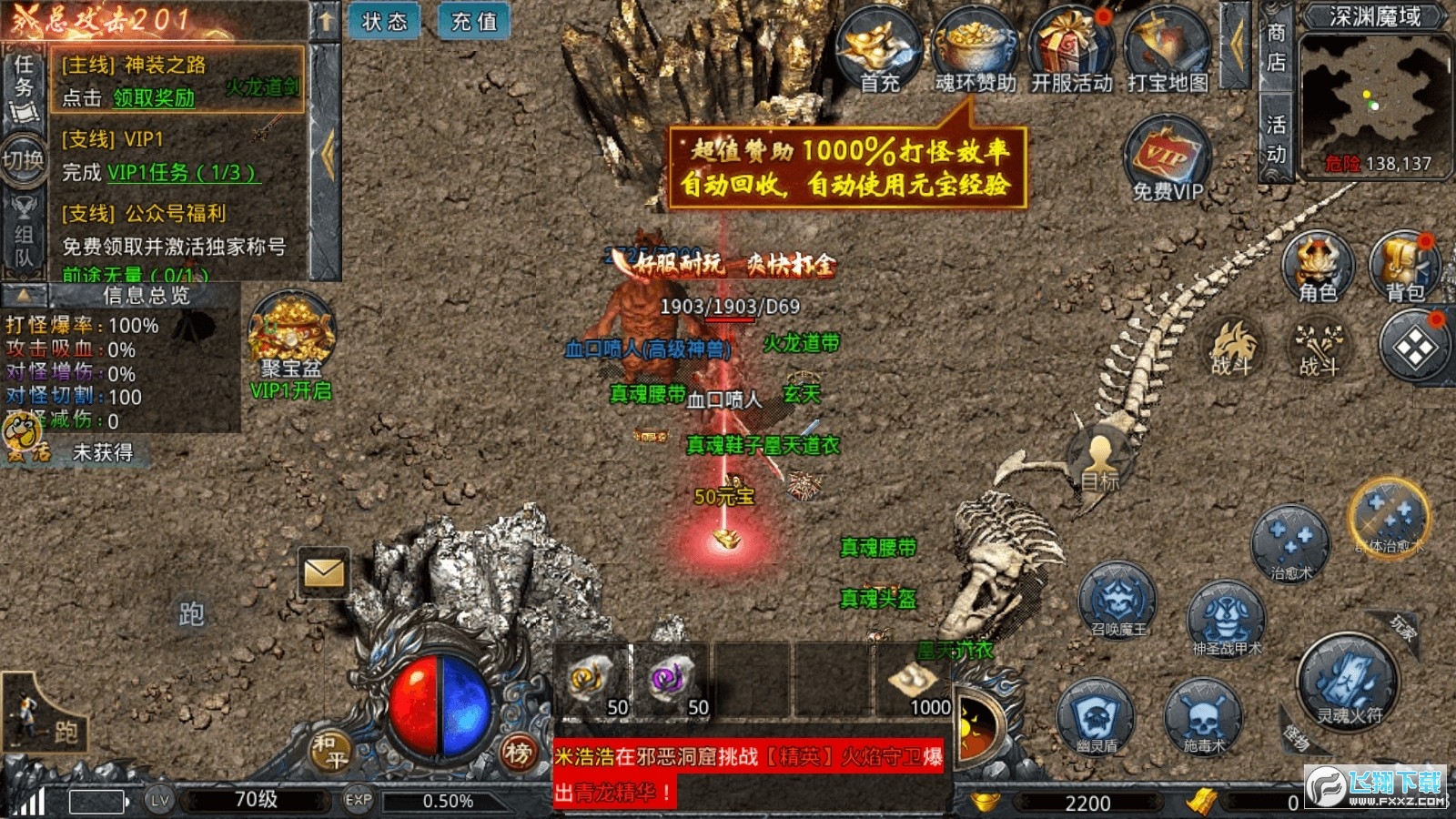Open the 首充 first-recharge icon
Viewport: 1456px width, 819px height.
[879, 50]
